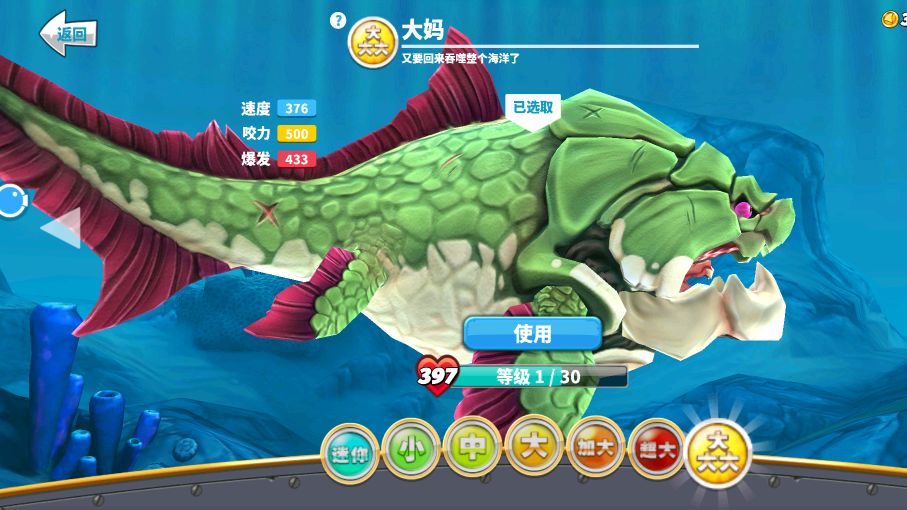
Task: Switch to the red 超大 size tab
Action: [657, 446]
